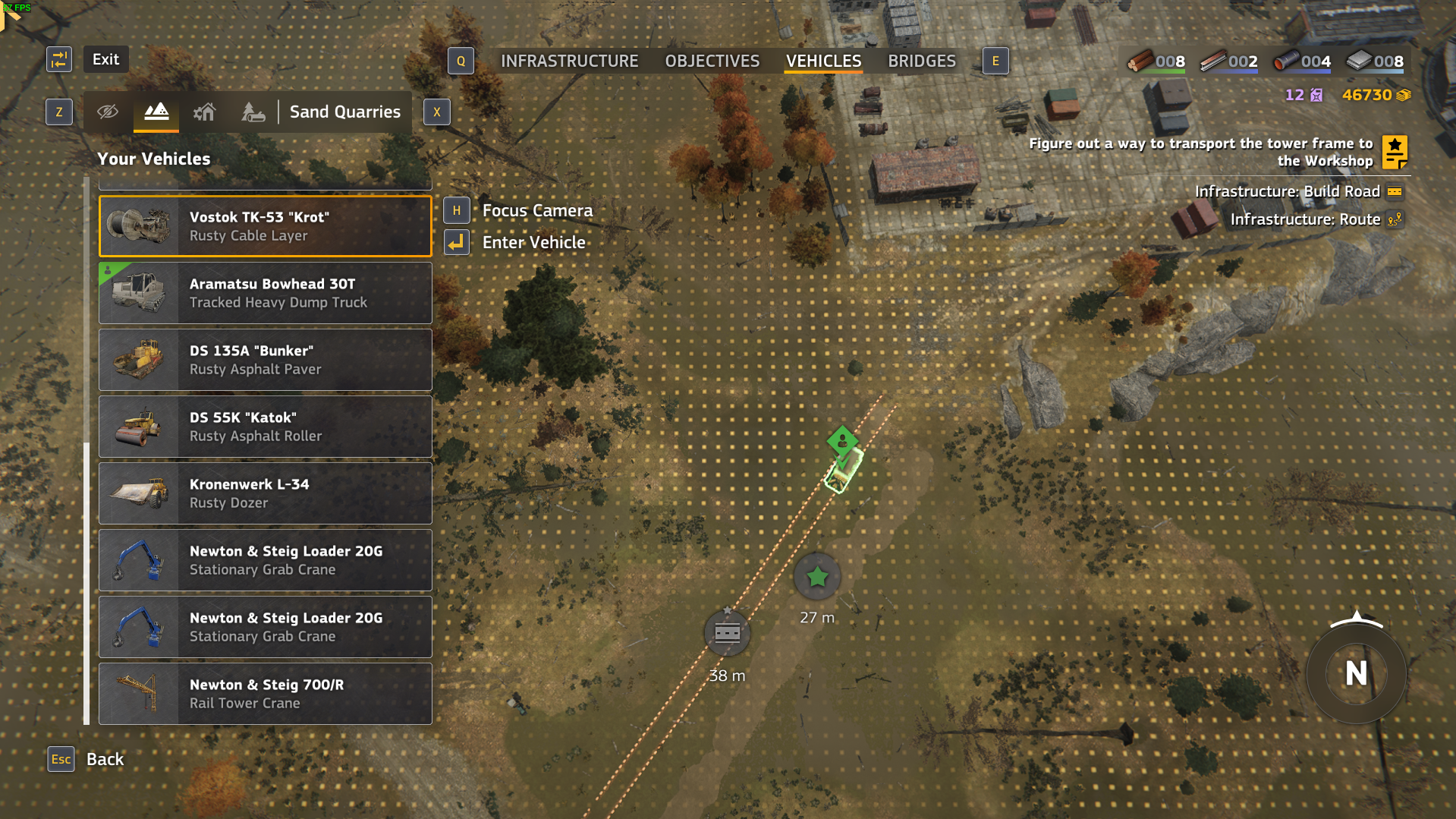Click Focus Camera
This screenshot has height=819, width=1456.
click(537, 210)
